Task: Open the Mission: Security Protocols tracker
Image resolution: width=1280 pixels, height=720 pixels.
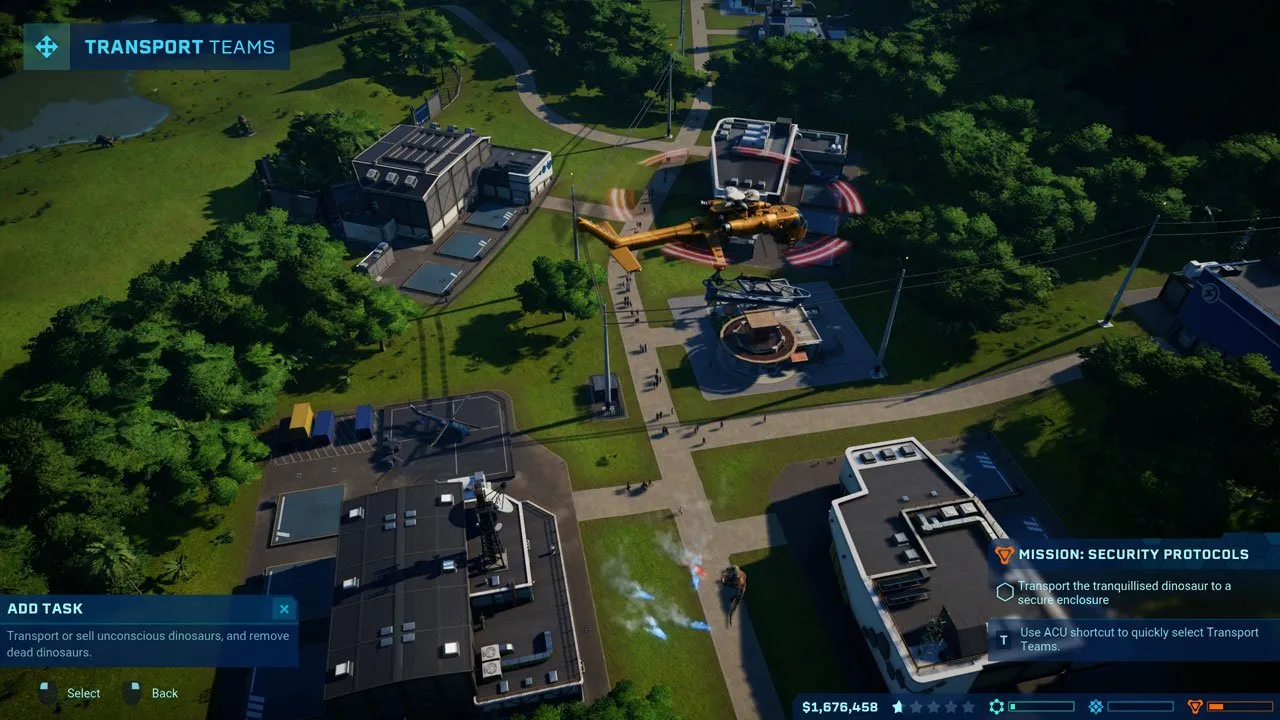Action: (x=1133, y=554)
